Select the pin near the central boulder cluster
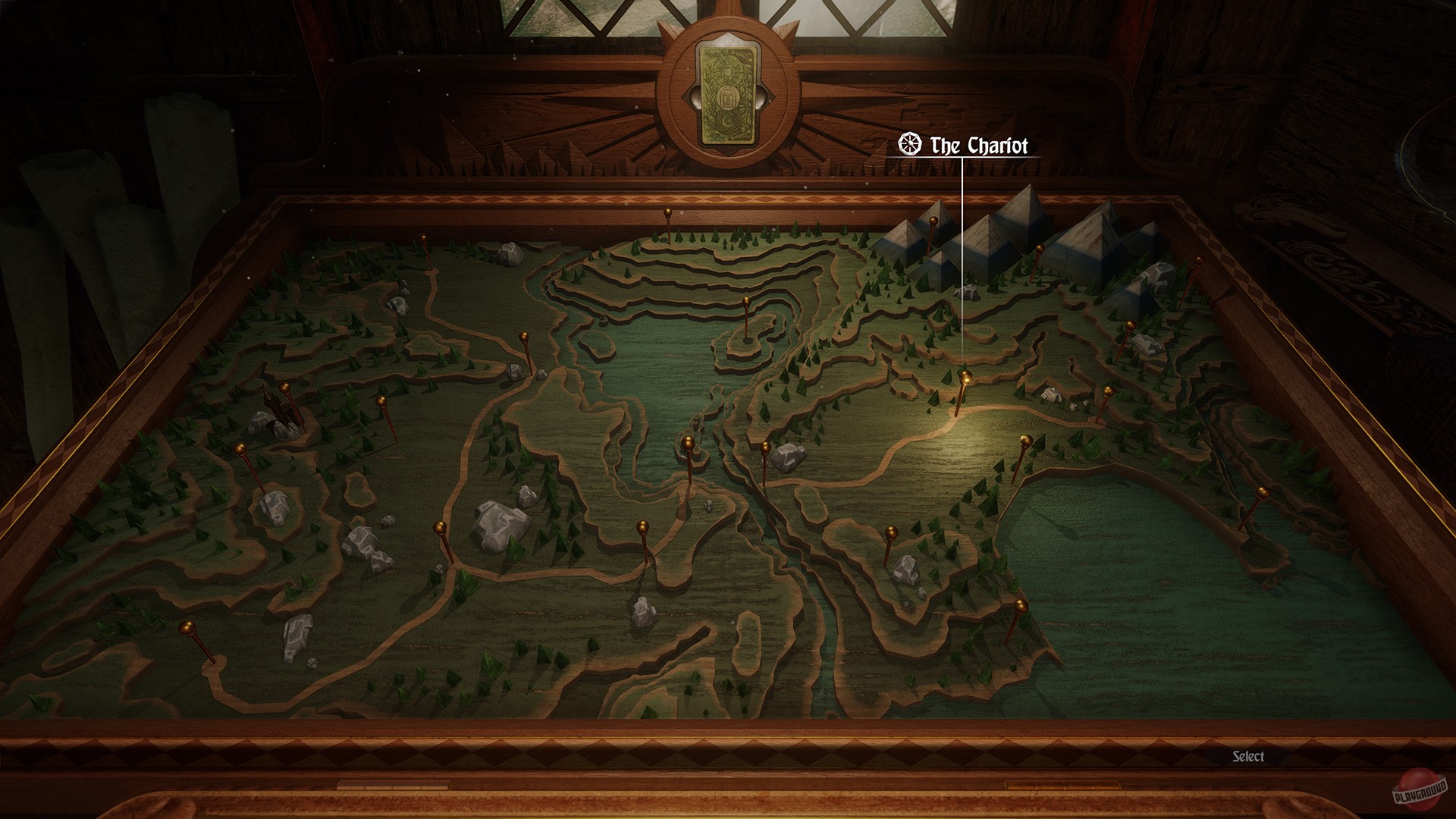 (x=440, y=526)
